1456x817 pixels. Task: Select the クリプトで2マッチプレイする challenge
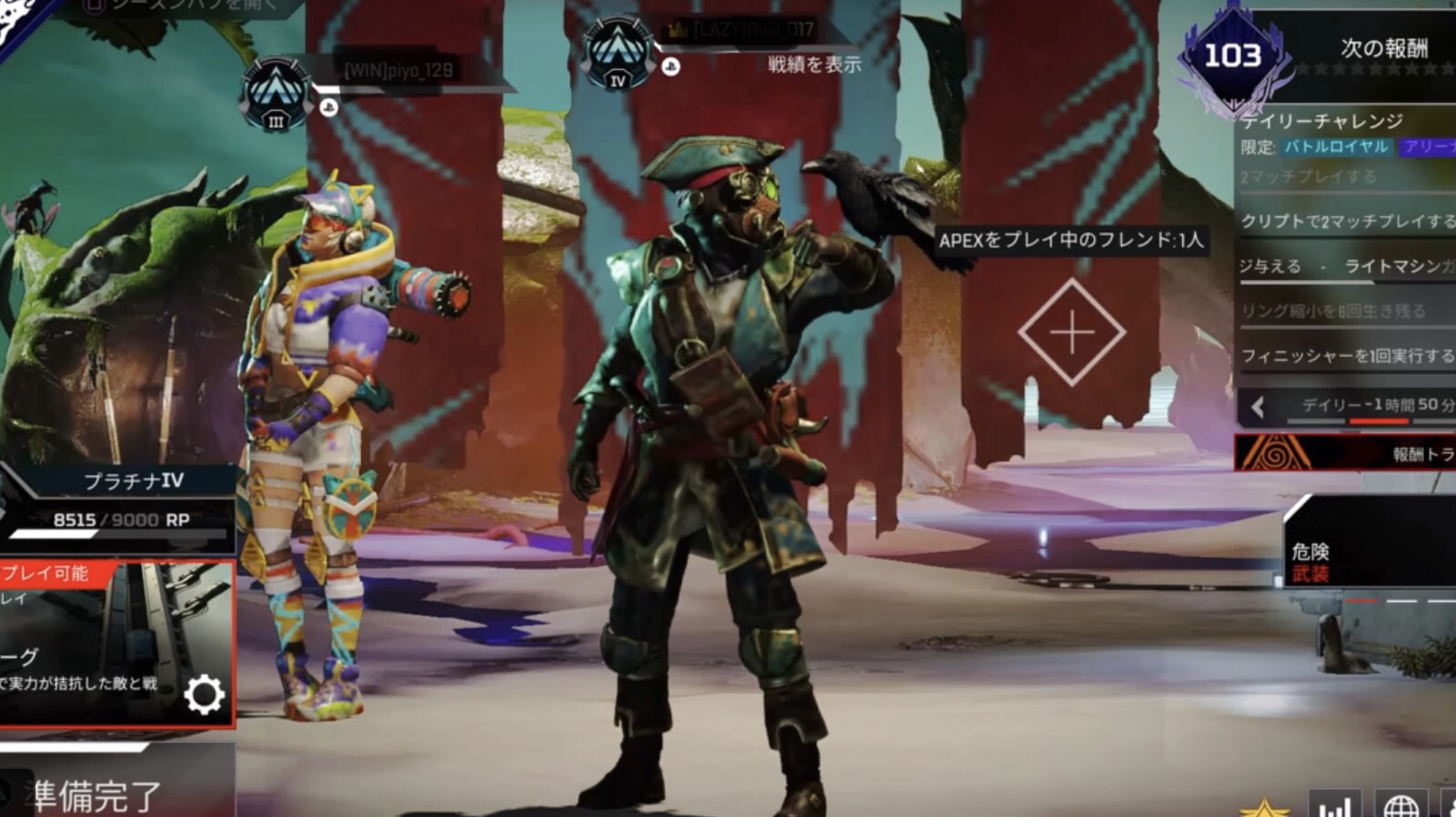1348,221
